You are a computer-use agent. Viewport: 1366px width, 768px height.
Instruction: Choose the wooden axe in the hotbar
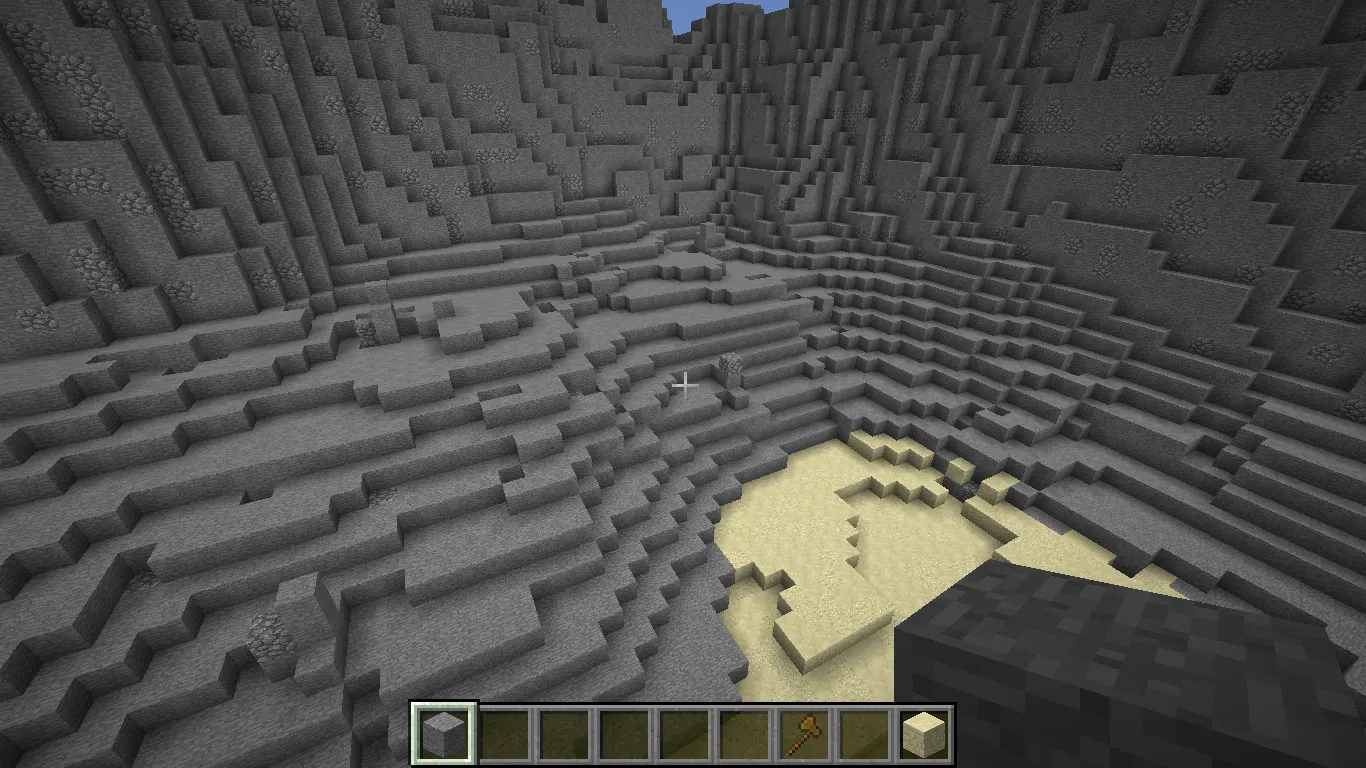(803, 735)
